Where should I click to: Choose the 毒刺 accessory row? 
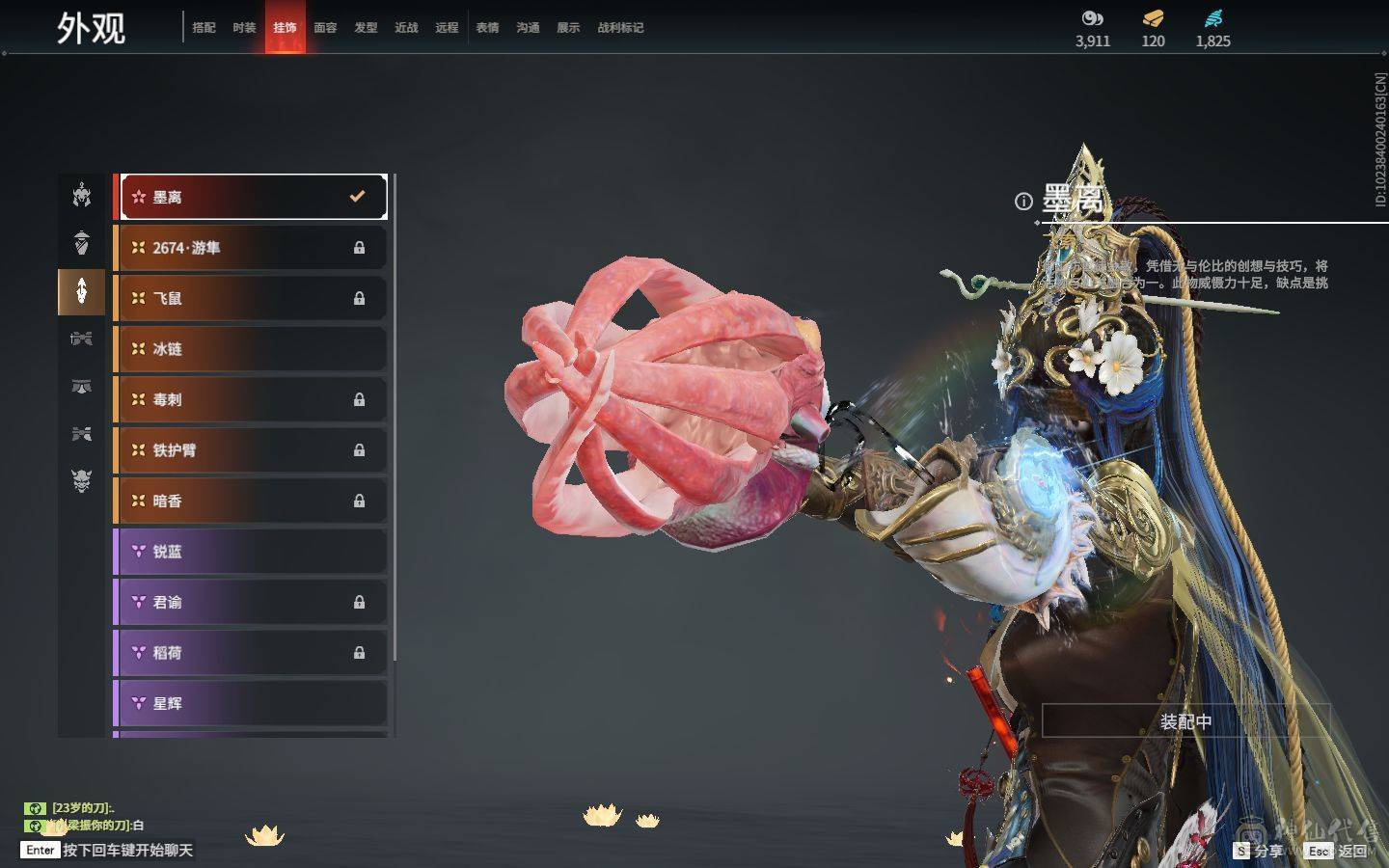(x=251, y=399)
